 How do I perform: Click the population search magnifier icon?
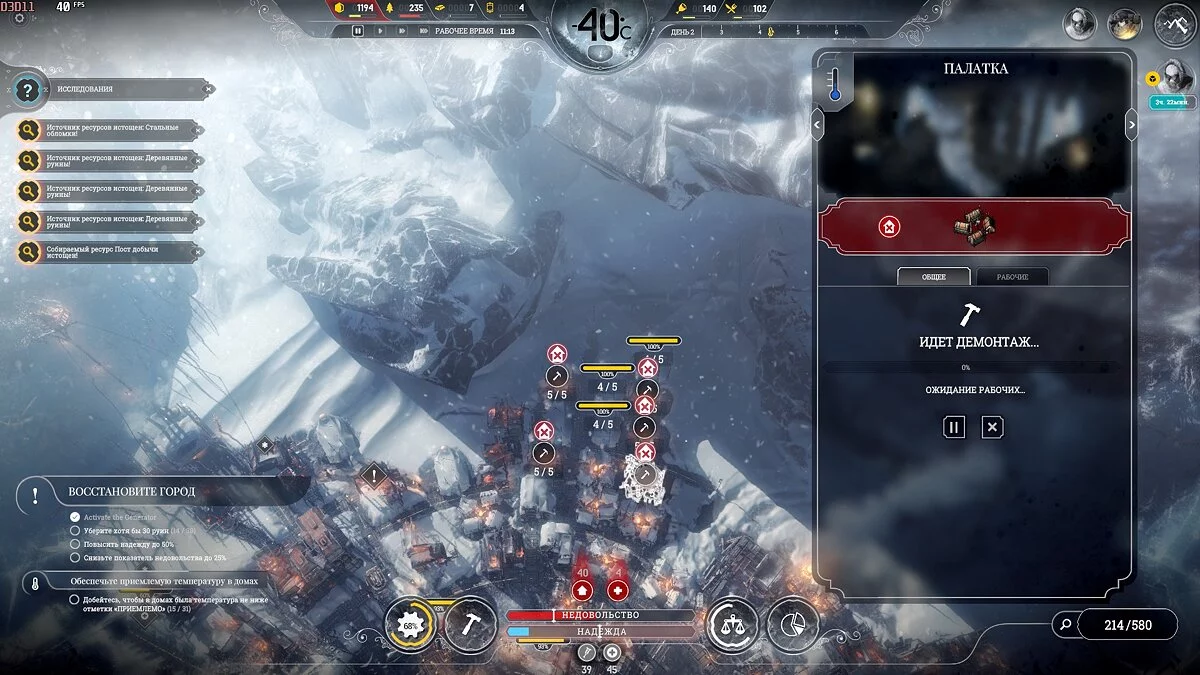click(1065, 626)
